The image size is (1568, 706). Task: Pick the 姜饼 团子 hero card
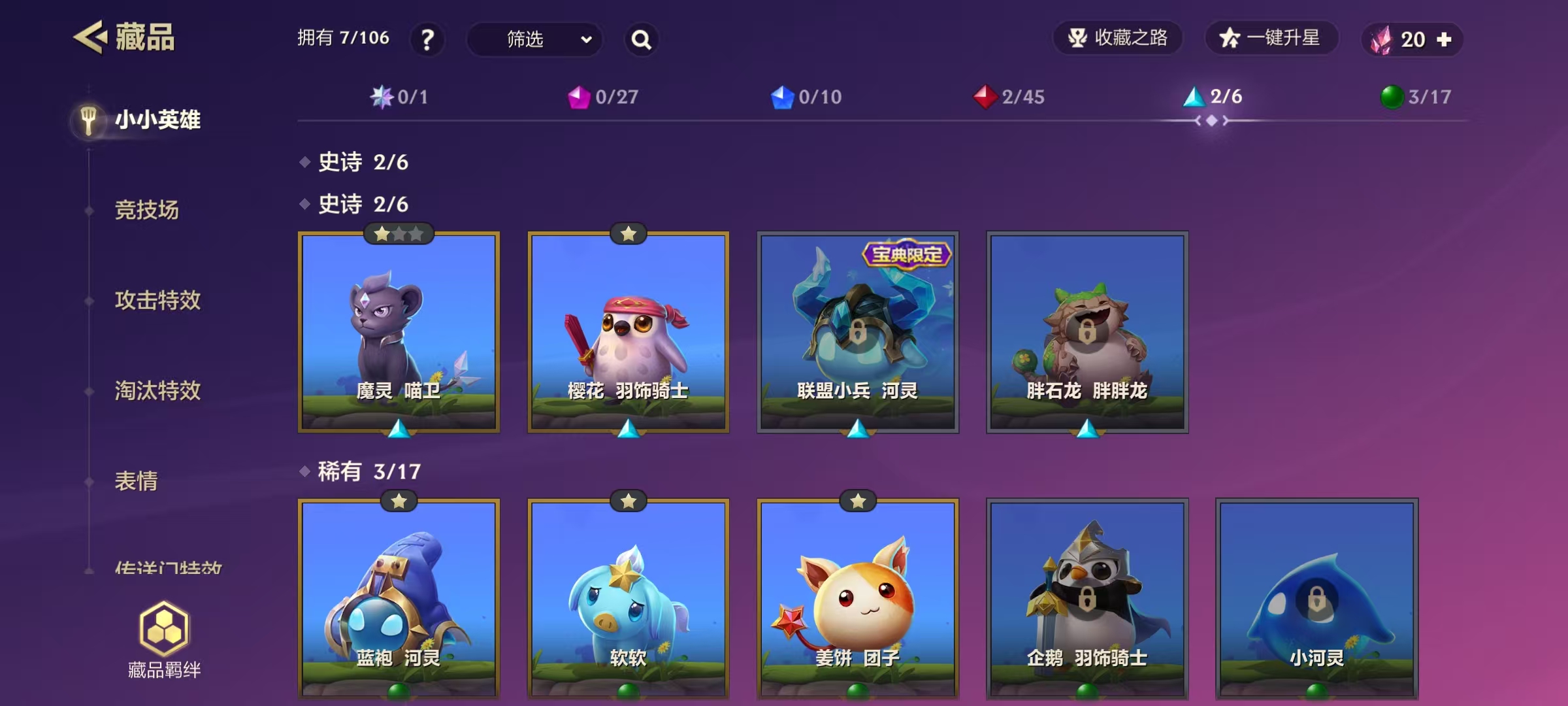pyautogui.click(x=857, y=598)
